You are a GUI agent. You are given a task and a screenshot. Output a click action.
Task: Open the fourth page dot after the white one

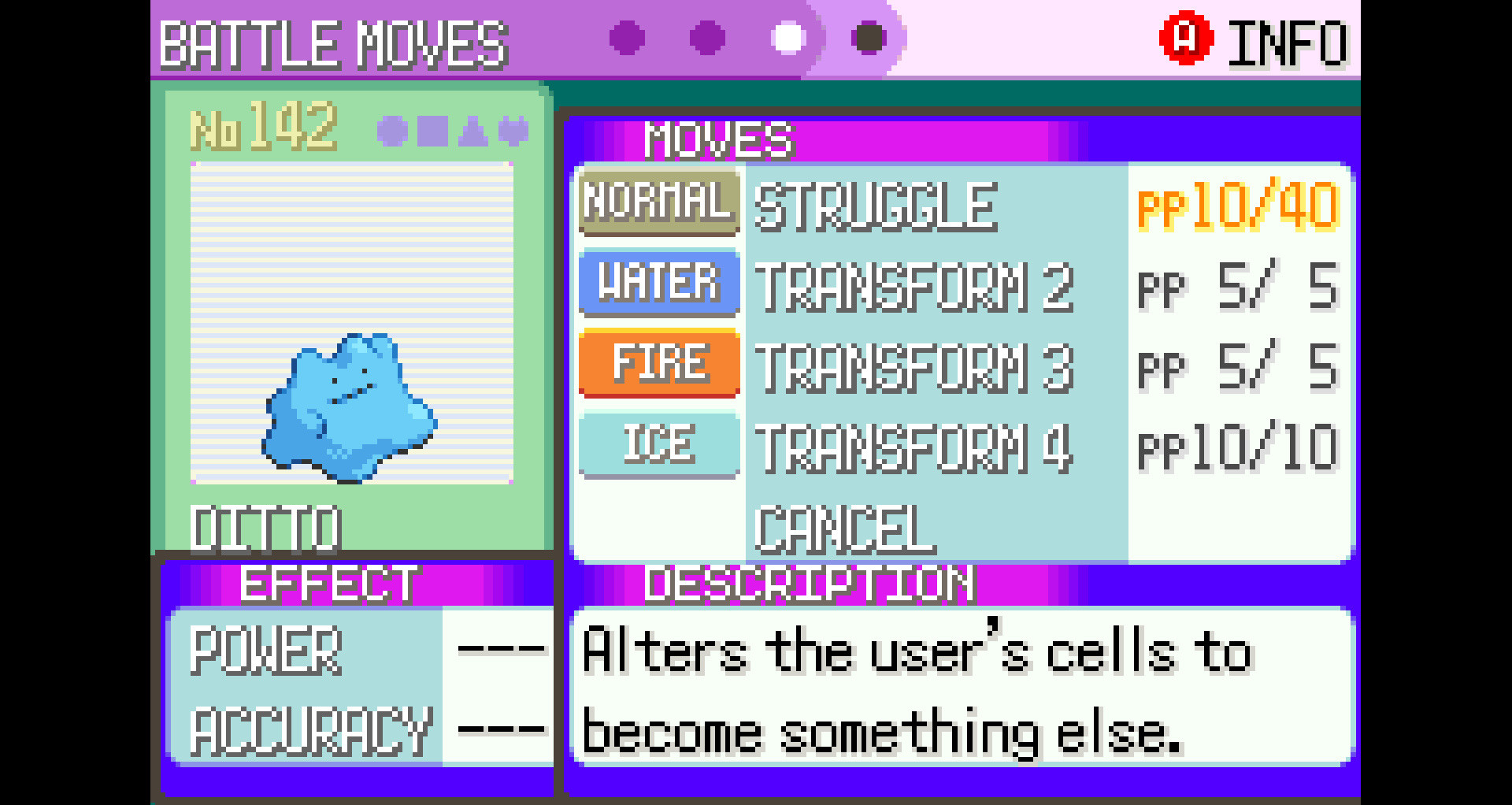[x=869, y=35]
